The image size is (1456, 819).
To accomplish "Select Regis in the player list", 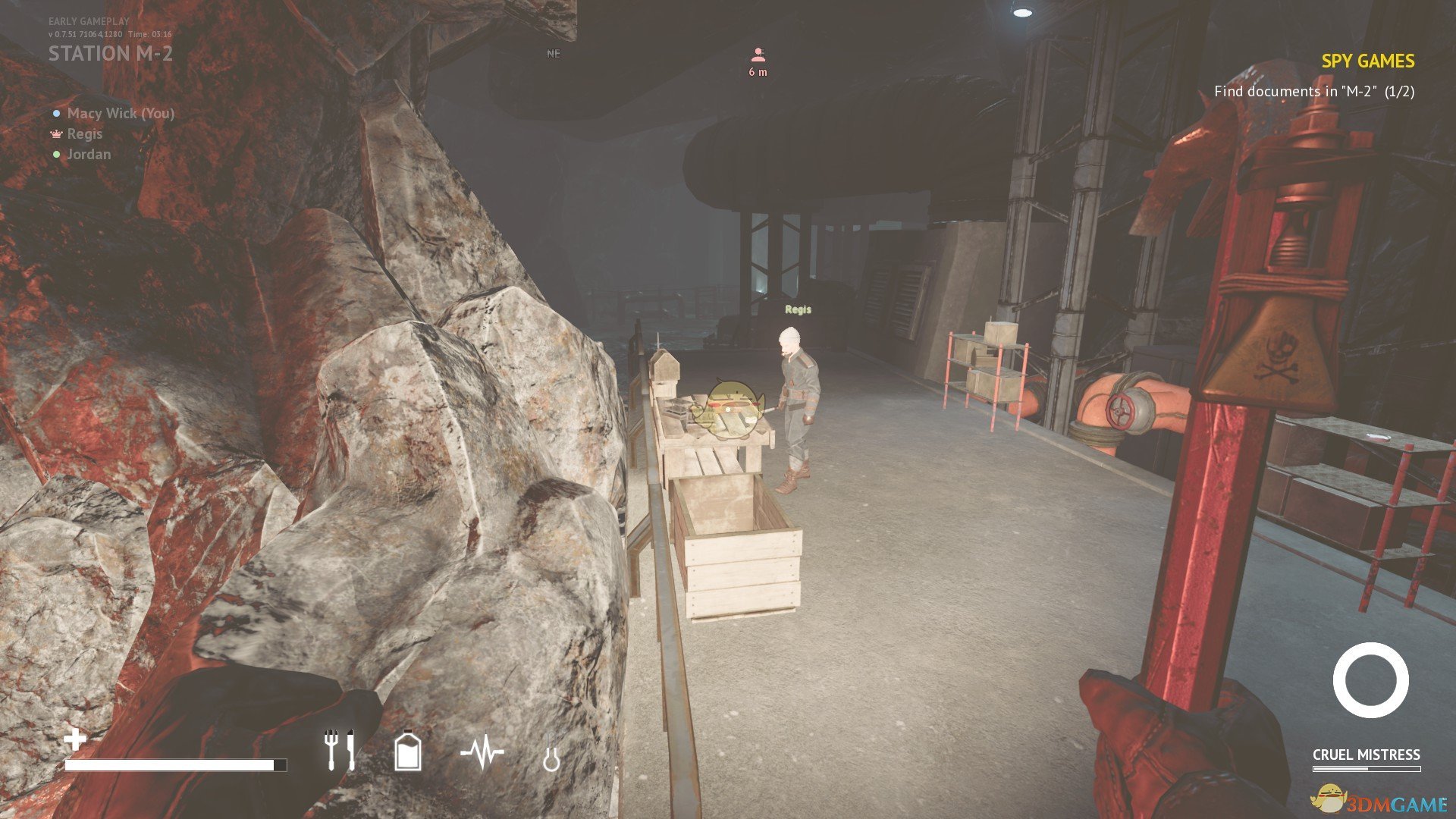I will coord(83,134).
